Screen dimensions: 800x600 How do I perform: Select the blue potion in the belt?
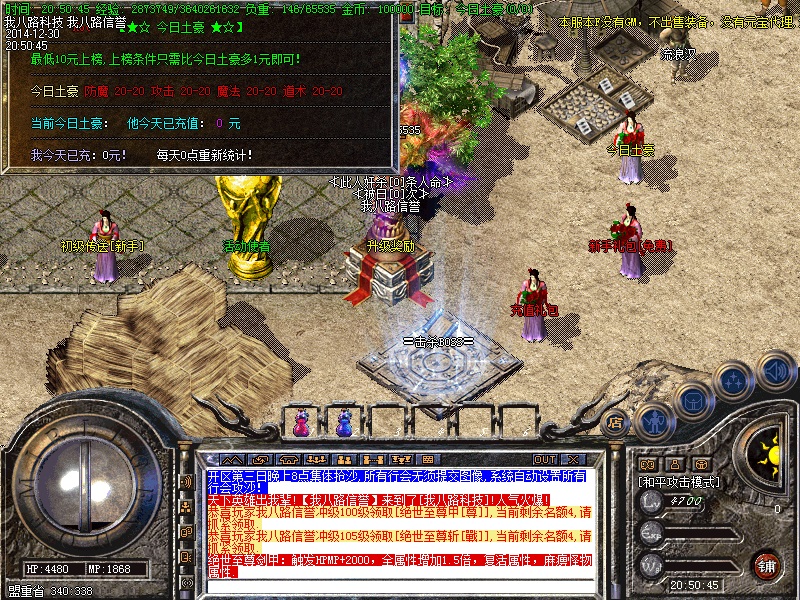344,424
